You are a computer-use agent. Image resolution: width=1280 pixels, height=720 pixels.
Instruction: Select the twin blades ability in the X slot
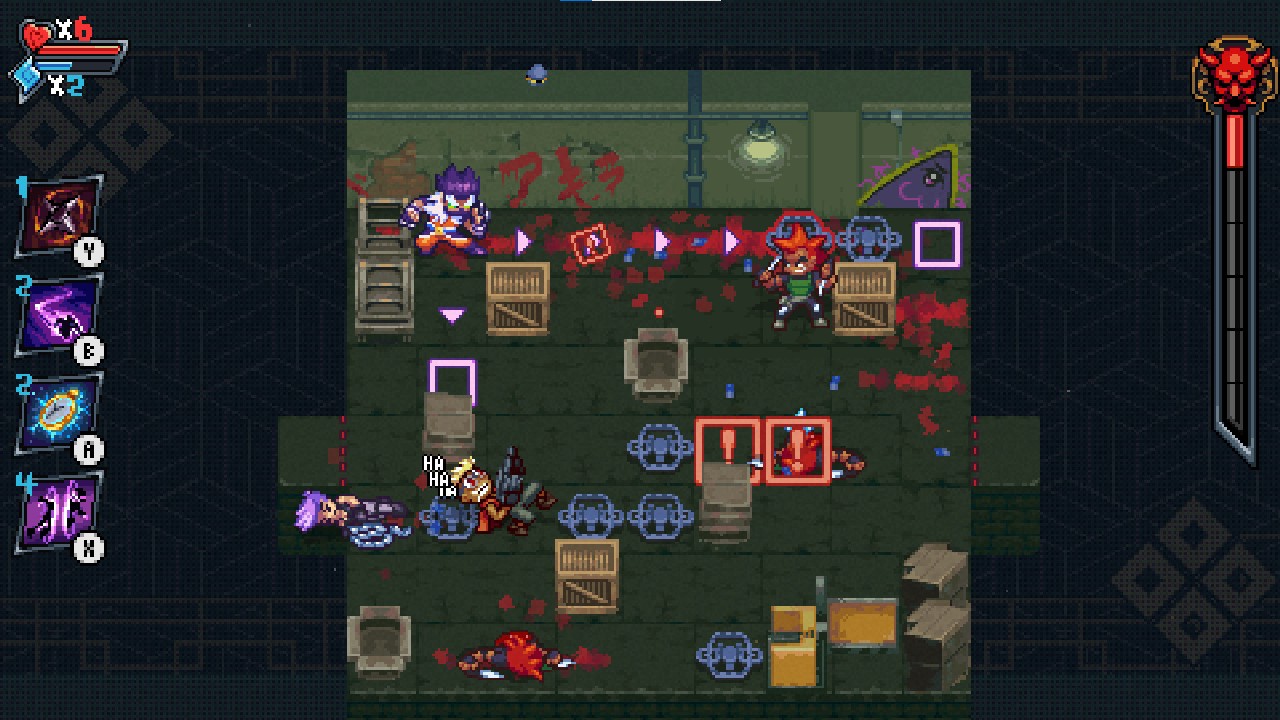point(57,508)
